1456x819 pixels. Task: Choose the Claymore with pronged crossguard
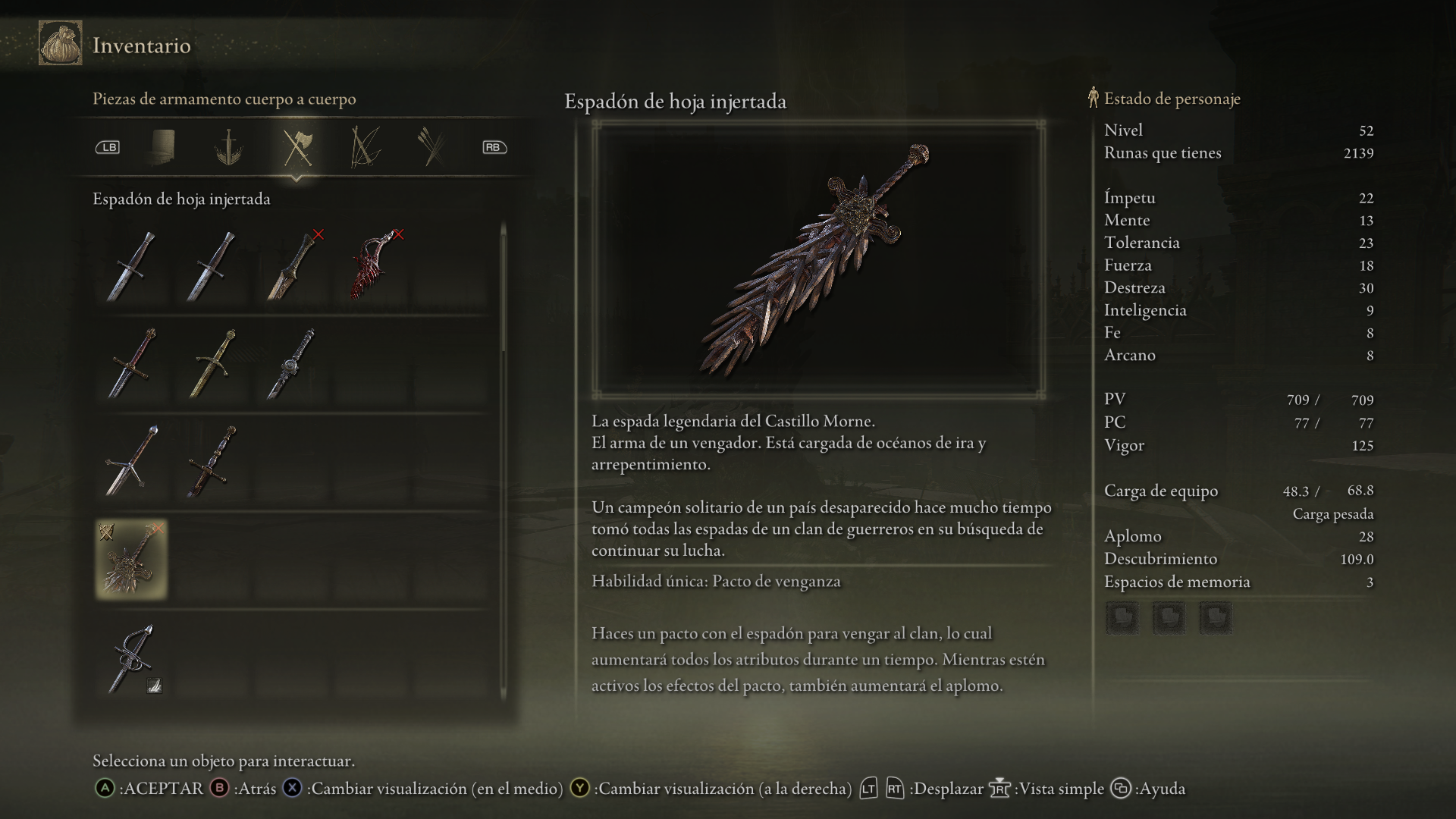tap(133, 461)
